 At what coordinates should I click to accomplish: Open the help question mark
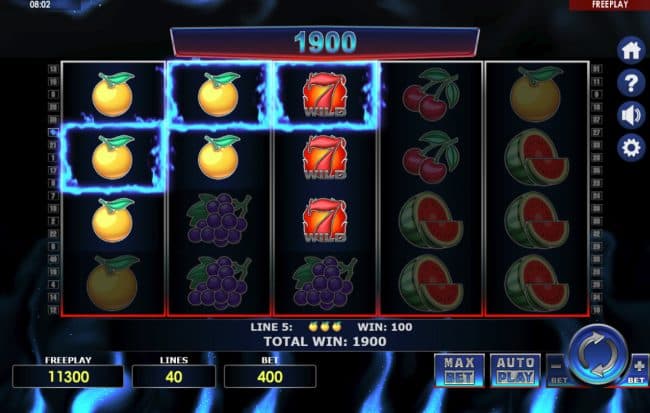[631, 83]
